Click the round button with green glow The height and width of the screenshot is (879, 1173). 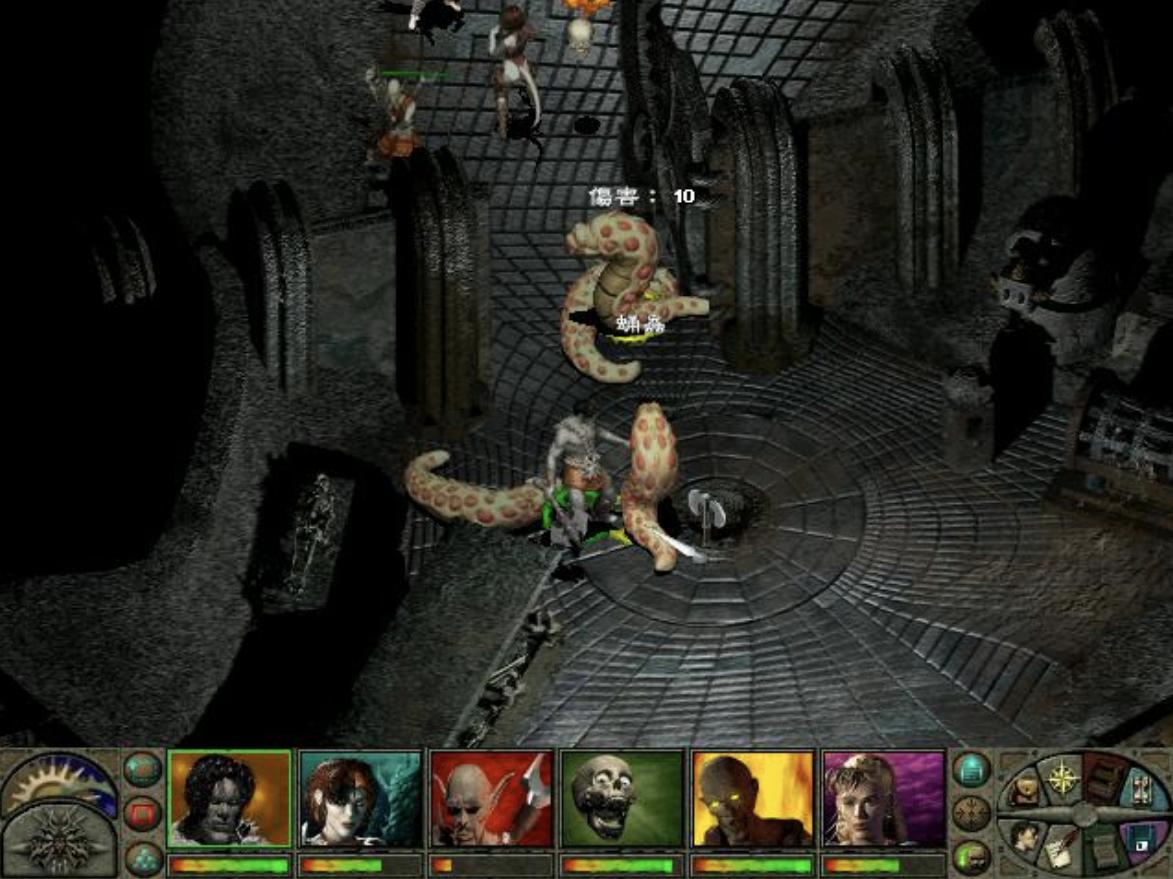point(970,857)
